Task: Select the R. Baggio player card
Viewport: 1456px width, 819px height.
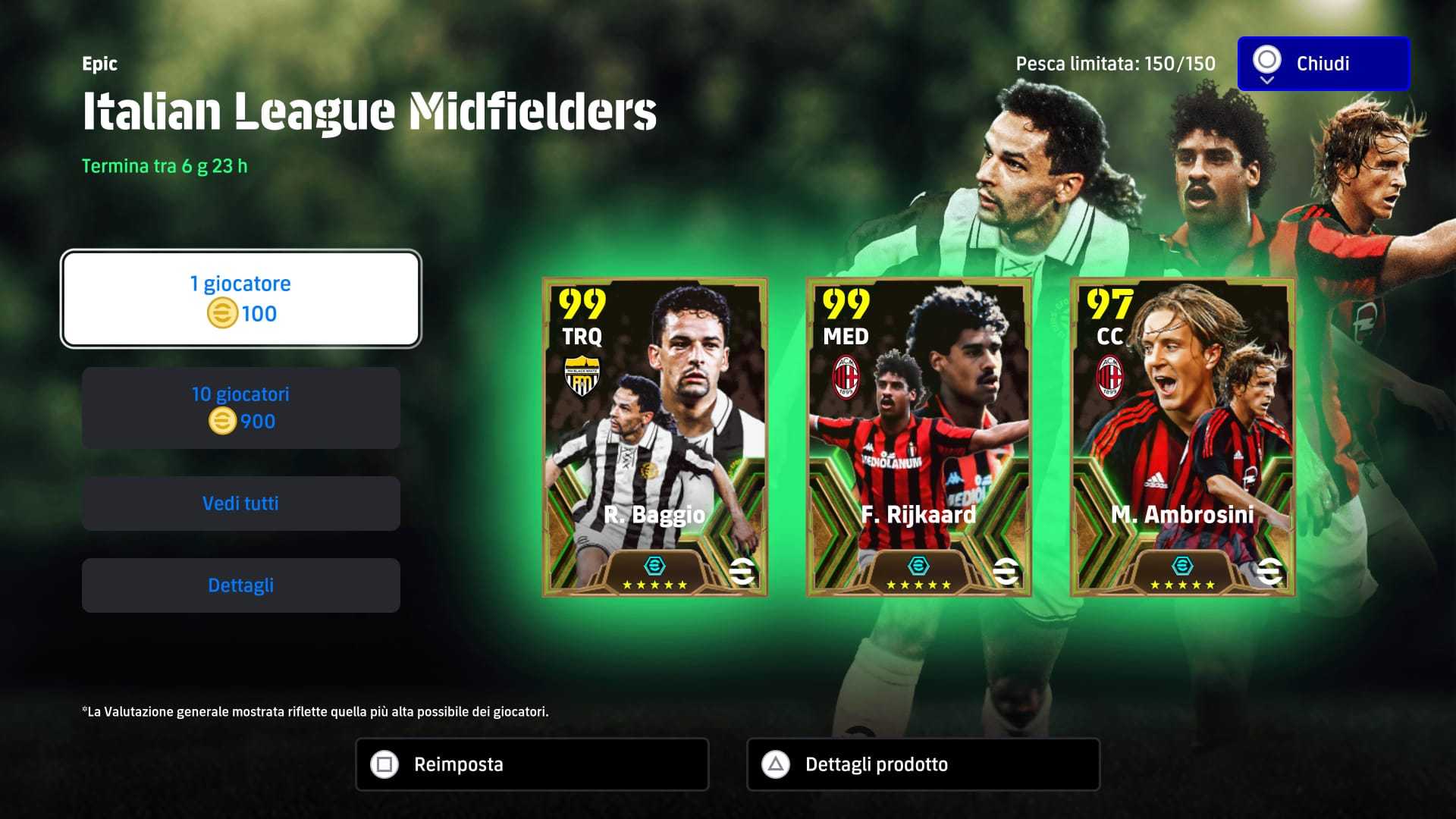Action: coord(654,437)
